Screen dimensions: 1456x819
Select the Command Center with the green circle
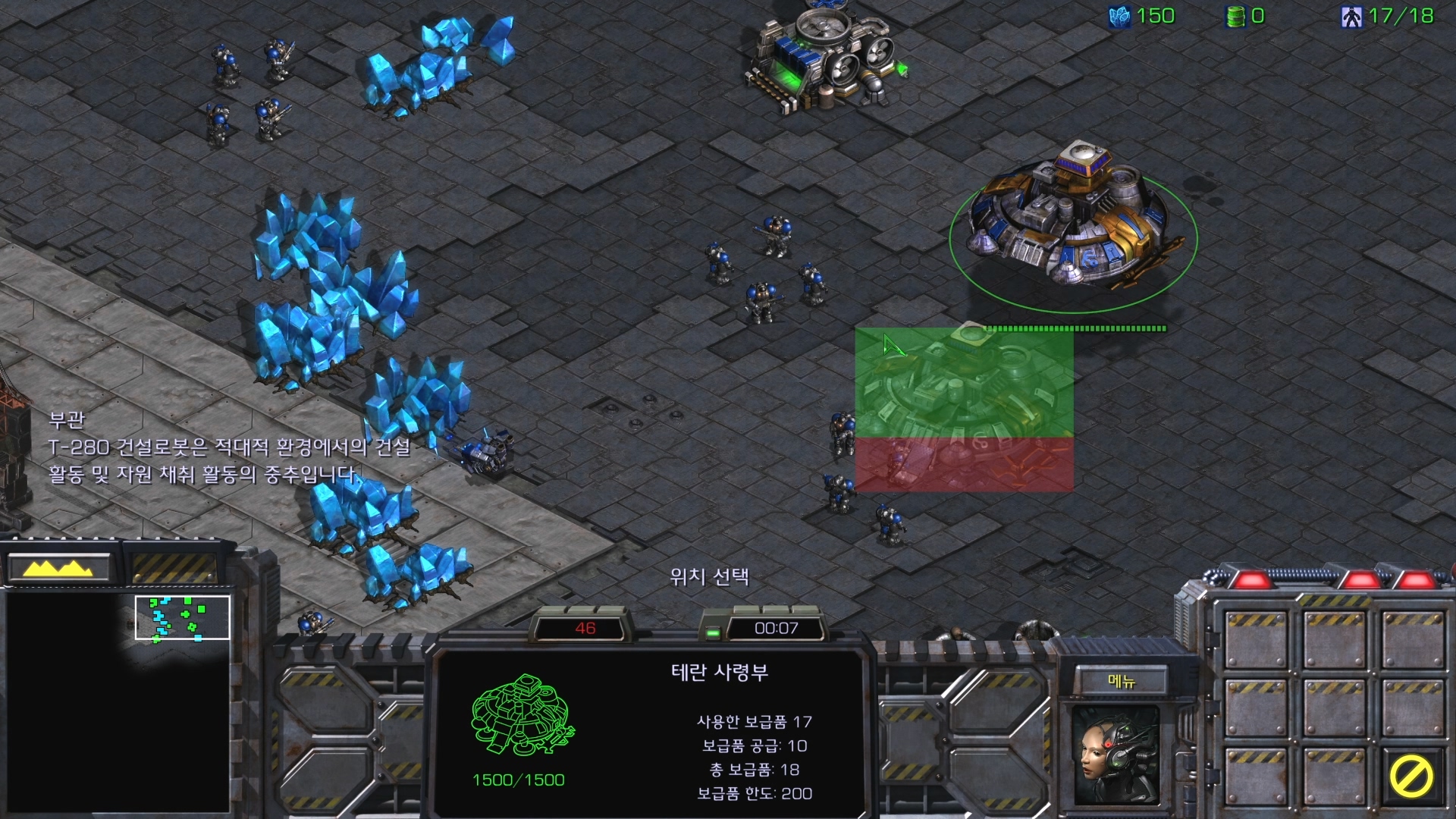1072,219
